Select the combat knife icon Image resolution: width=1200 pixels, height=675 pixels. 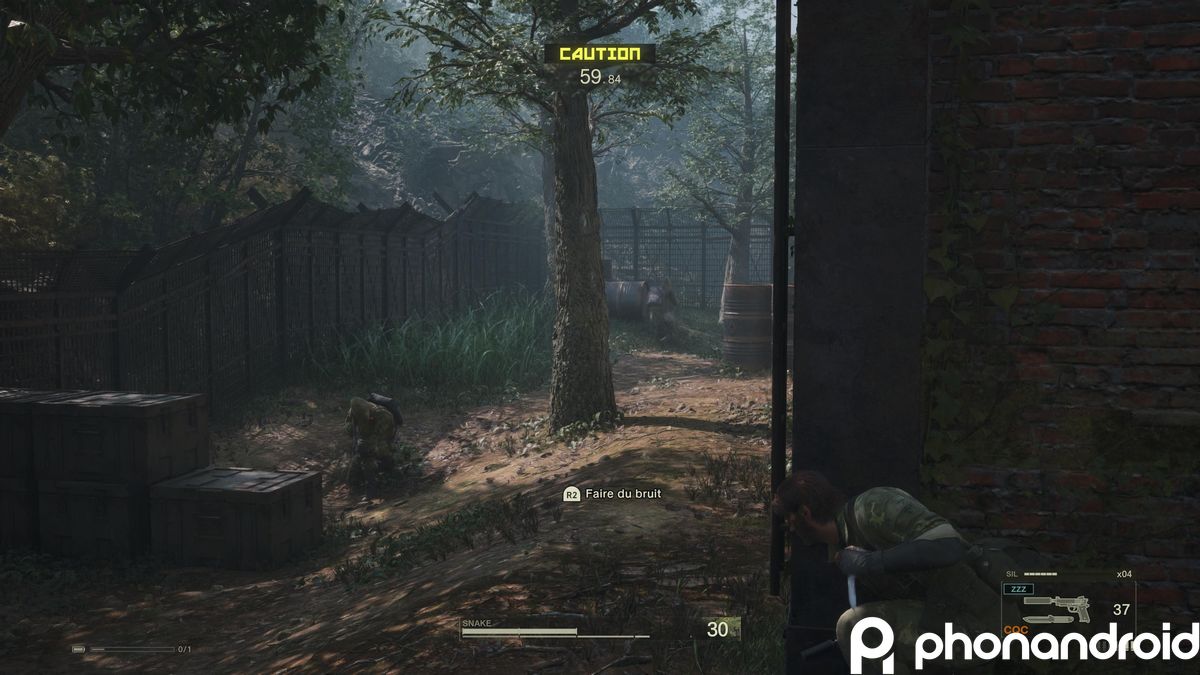point(1050,620)
